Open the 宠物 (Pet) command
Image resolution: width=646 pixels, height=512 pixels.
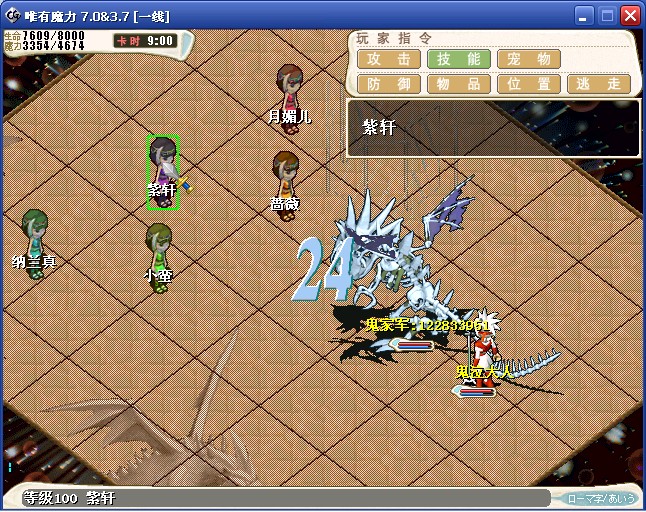[x=528, y=59]
